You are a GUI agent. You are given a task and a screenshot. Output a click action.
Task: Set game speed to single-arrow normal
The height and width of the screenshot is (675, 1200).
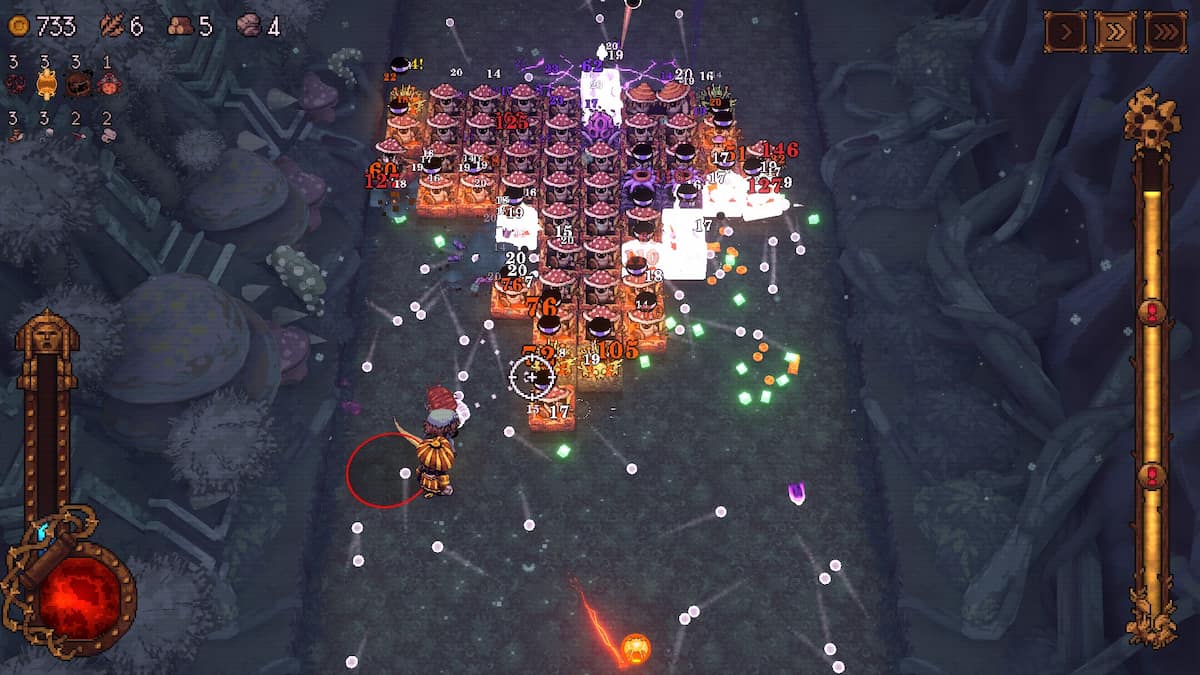coord(1065,32)
